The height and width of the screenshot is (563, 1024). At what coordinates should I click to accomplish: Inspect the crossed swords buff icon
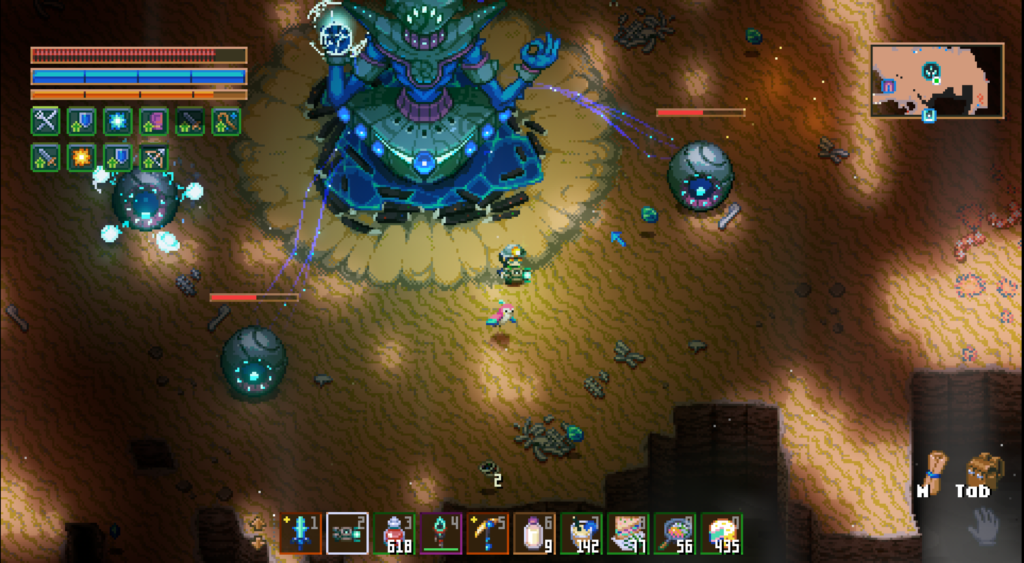(x=45, y=122)
